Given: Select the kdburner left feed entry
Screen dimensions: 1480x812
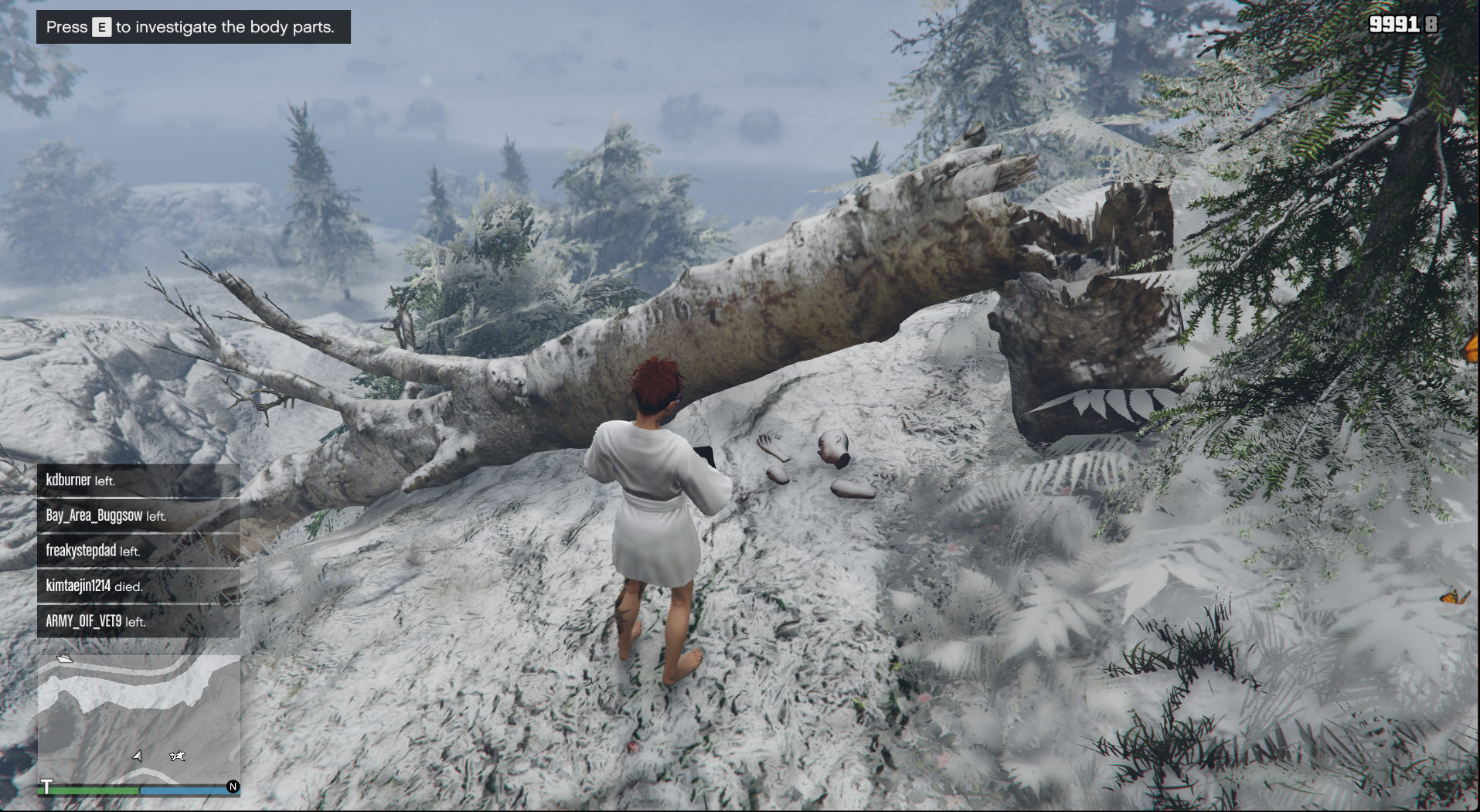Looking at the screenshot, I should [138, 481].
